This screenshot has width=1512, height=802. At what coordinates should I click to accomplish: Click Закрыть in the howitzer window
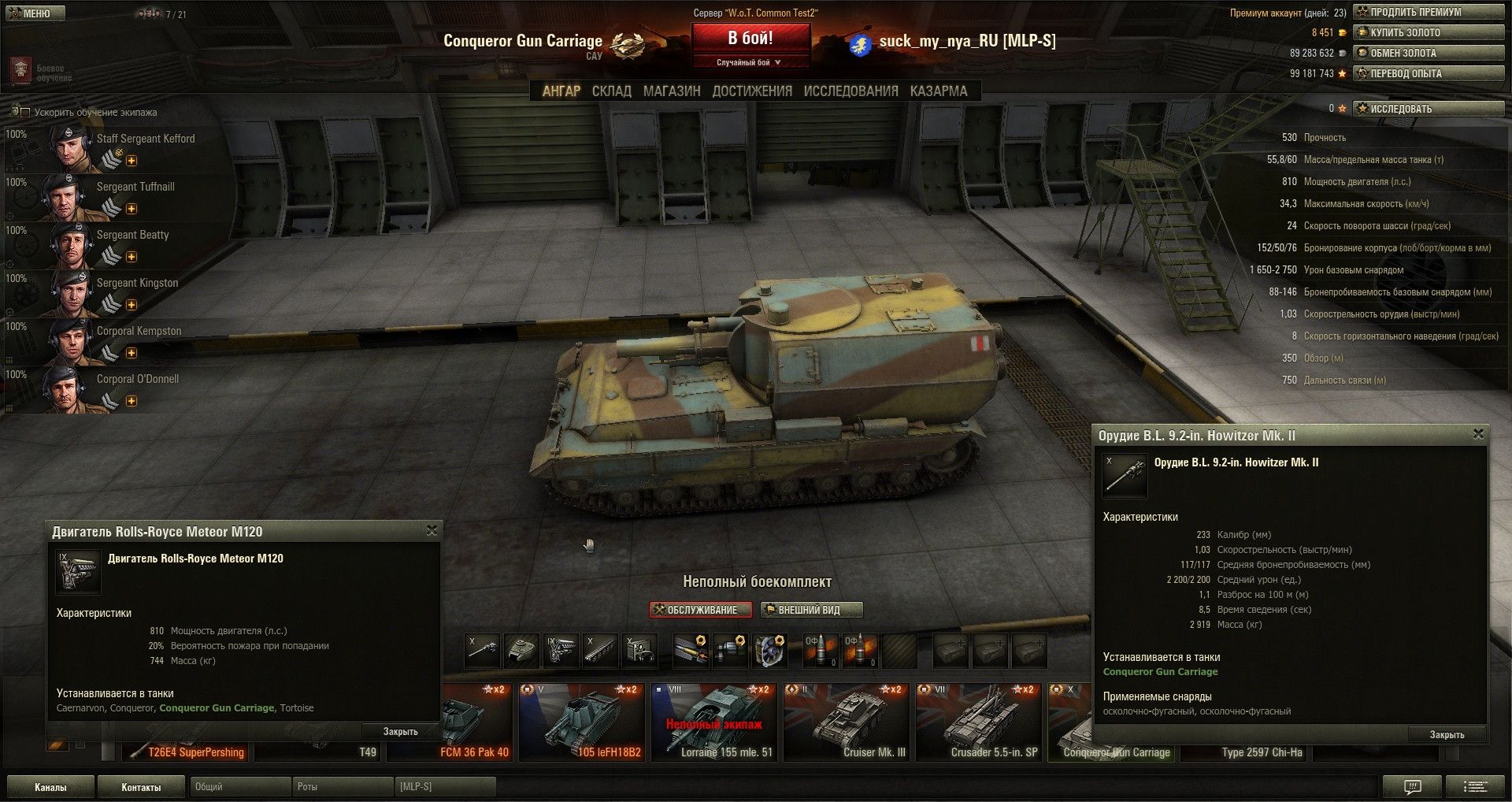[x=1447, y=734]
